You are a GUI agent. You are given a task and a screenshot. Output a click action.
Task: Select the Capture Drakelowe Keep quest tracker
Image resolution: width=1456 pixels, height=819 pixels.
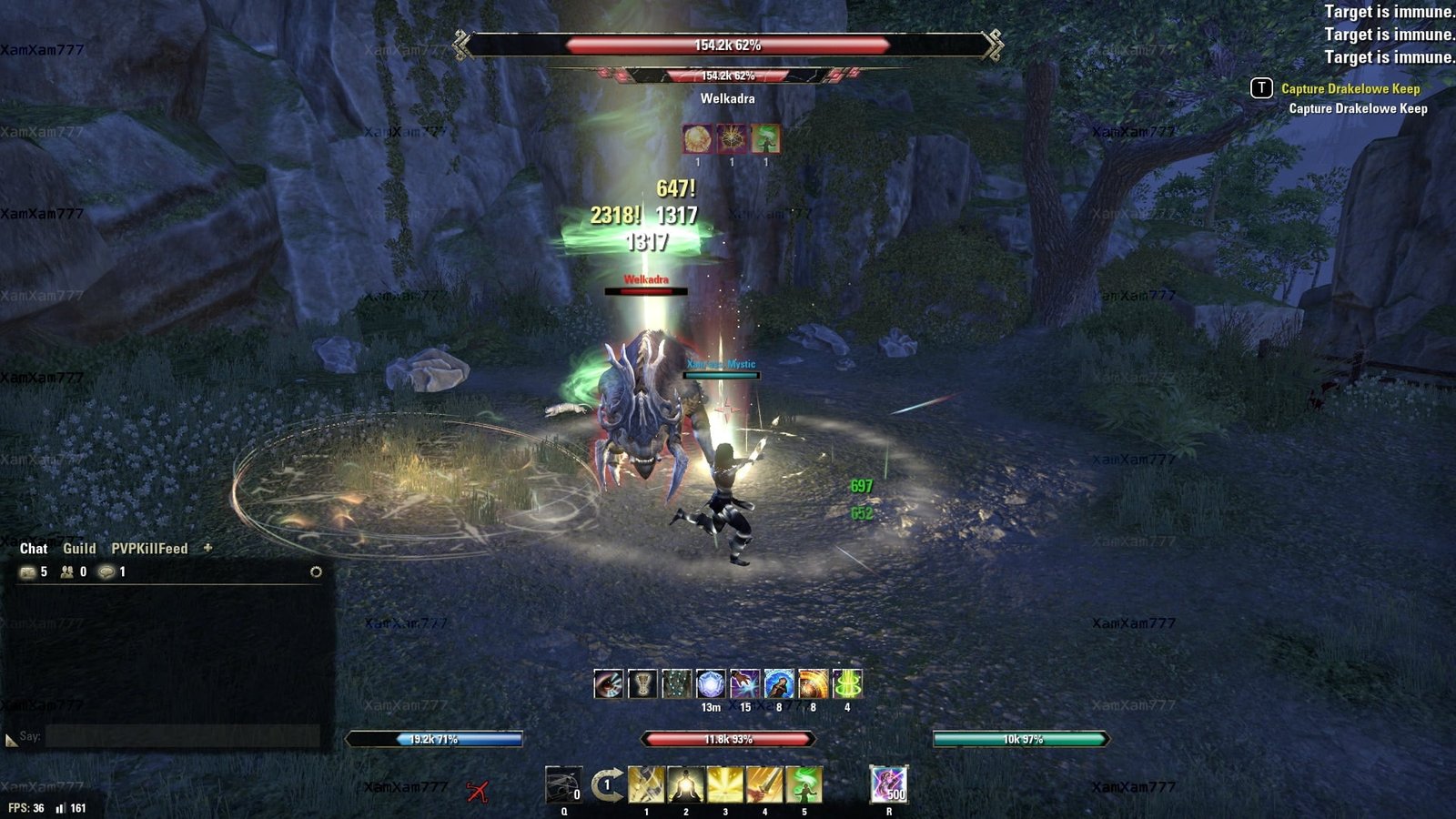point(1350,88)
